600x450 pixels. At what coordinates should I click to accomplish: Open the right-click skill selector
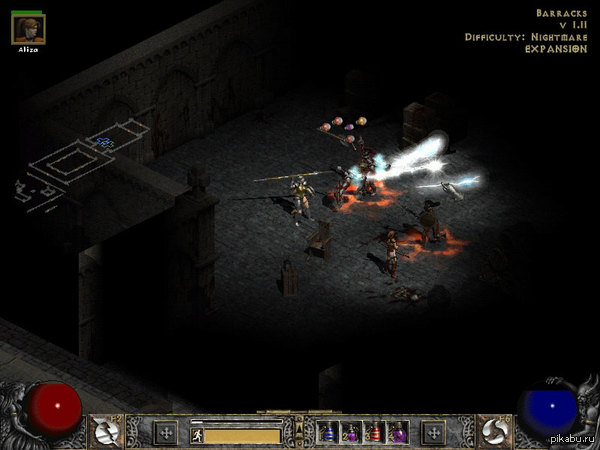[x=493, y=430]
